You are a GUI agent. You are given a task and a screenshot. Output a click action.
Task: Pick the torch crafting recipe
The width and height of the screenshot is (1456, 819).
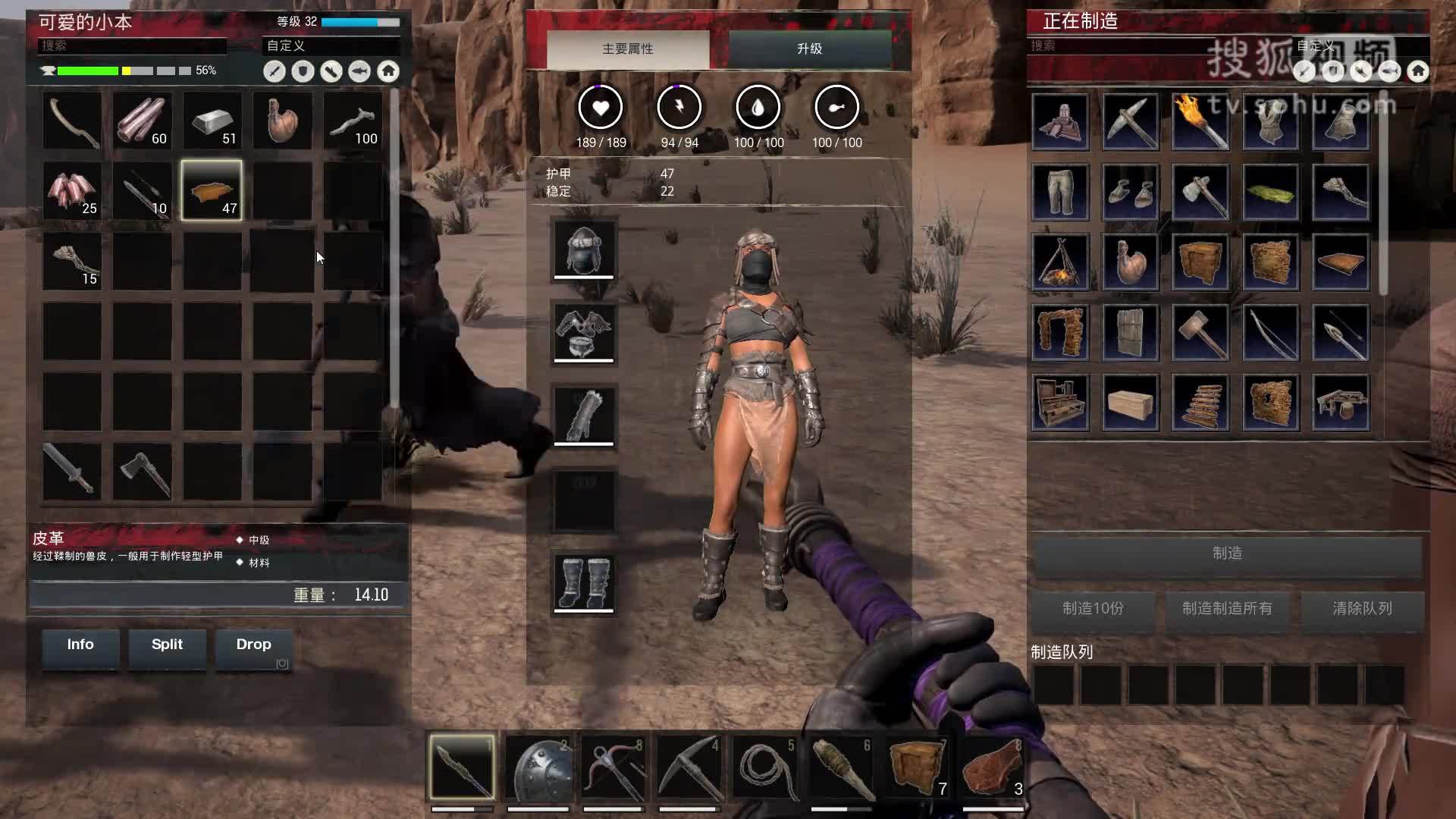click(1200, 121)
